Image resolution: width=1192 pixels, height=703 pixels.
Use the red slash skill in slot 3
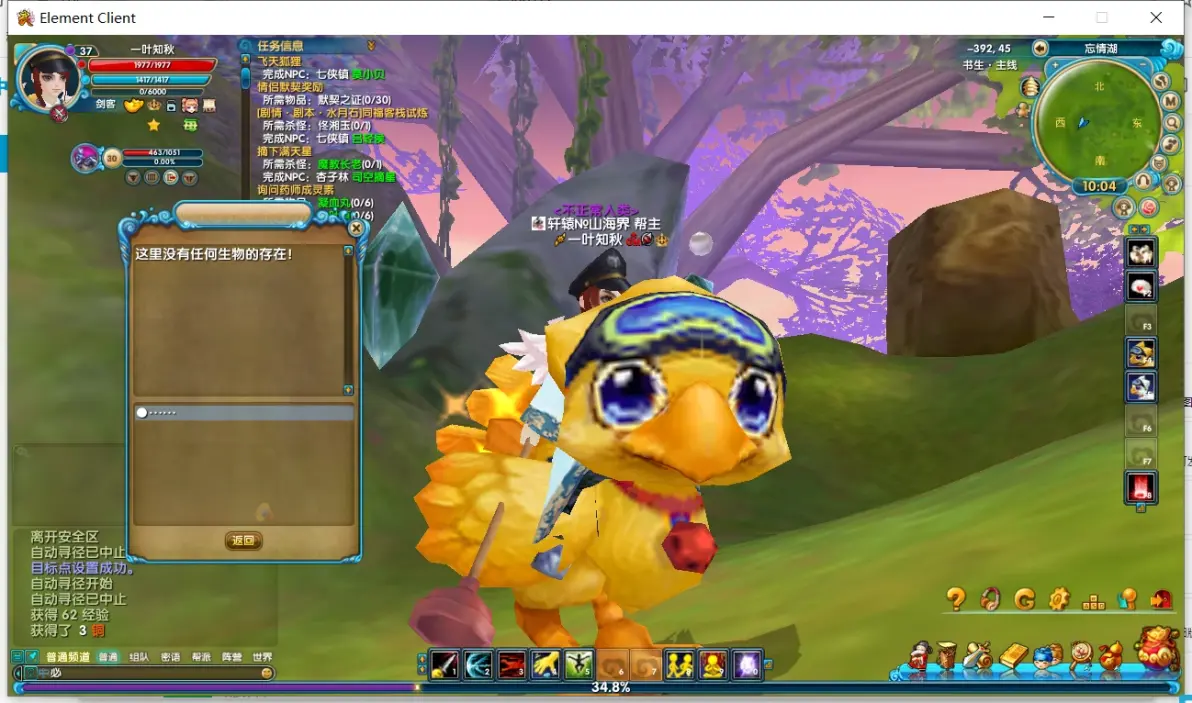512,664
